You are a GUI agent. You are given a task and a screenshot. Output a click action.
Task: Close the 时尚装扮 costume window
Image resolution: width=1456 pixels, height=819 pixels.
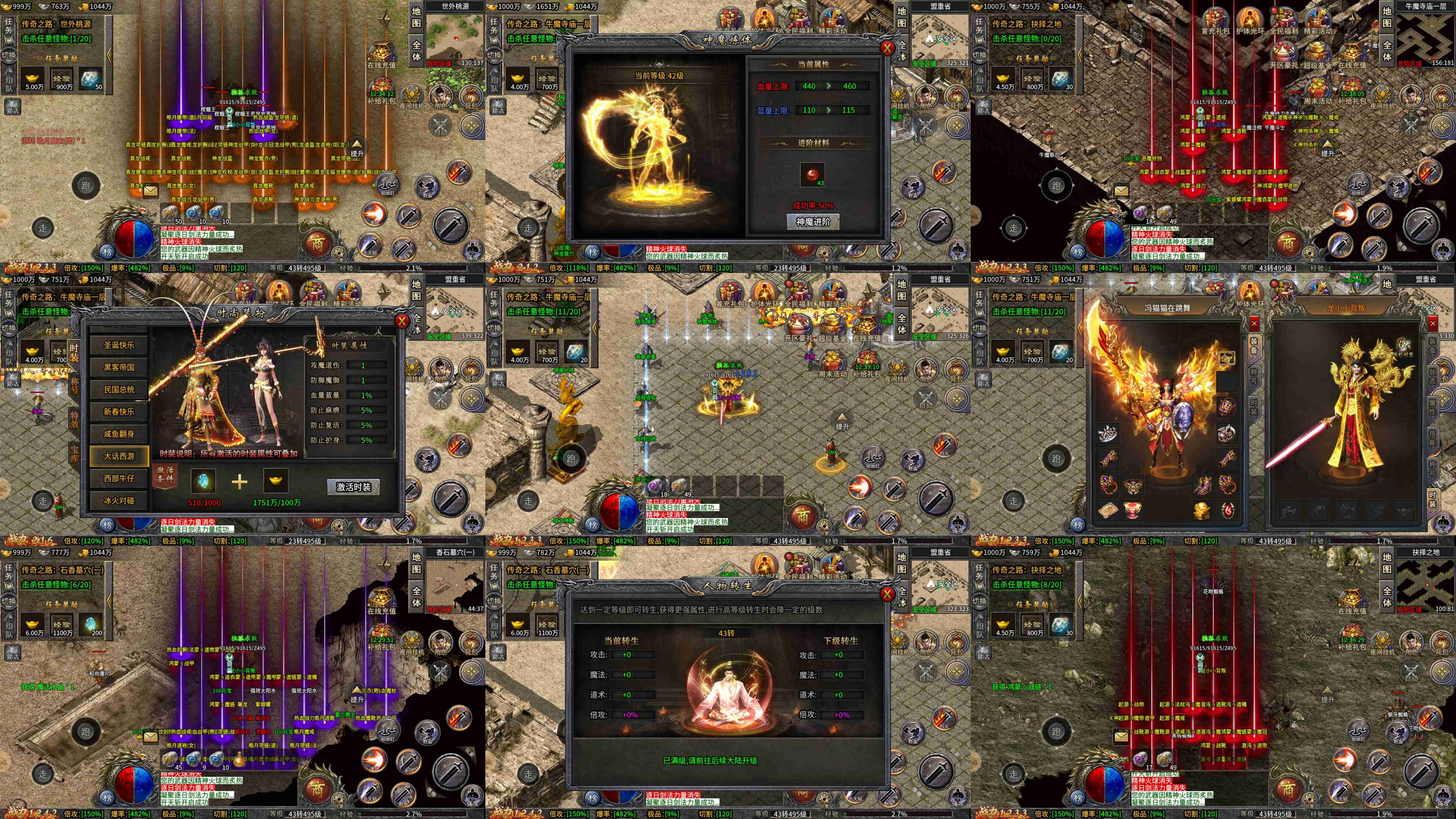(x=402, y=321)
